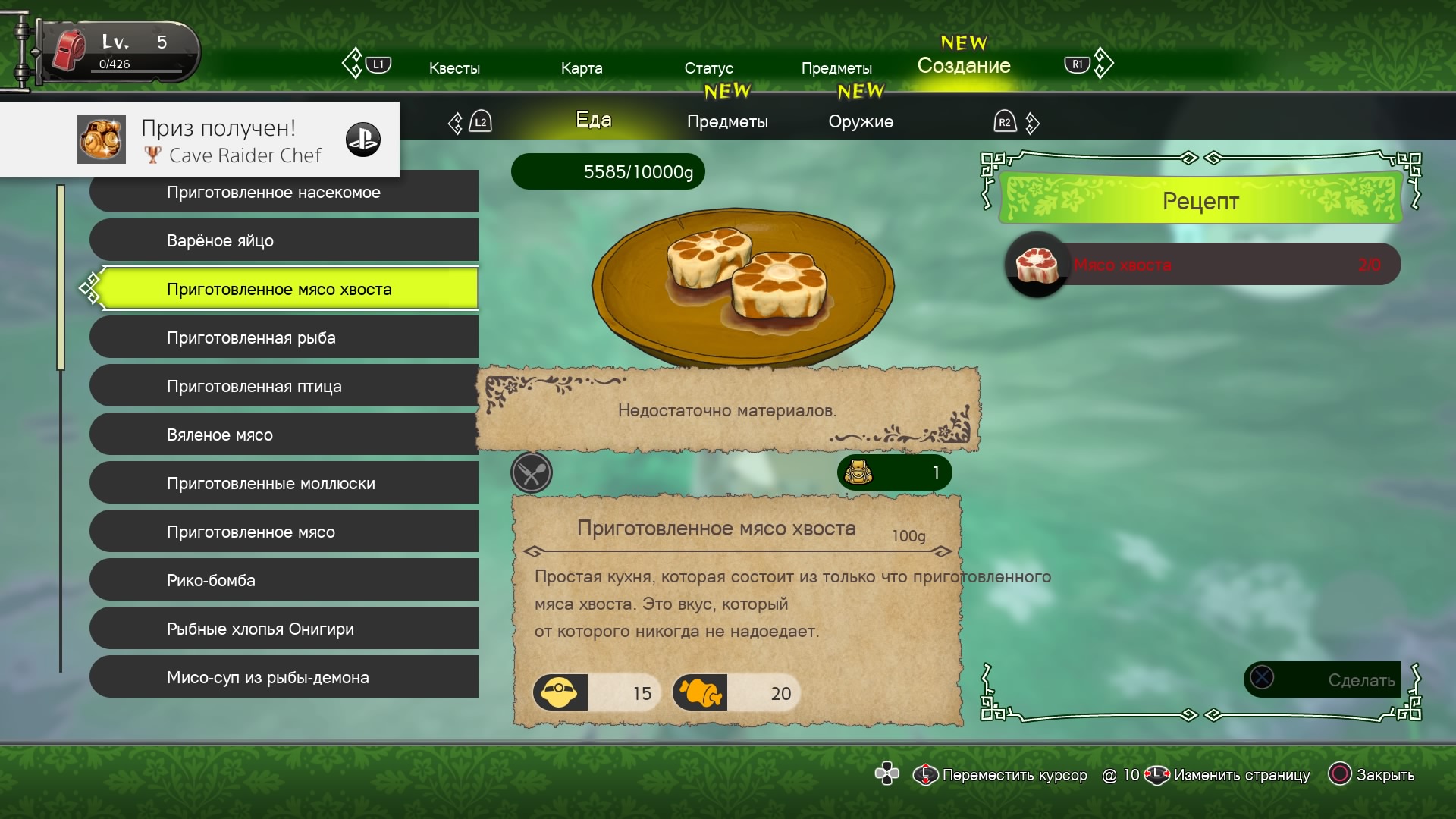The height and width of the screenshot is (819, 1456).
Task: Choose Приготовленная птица from the list
Action: (x=284, y=386)
